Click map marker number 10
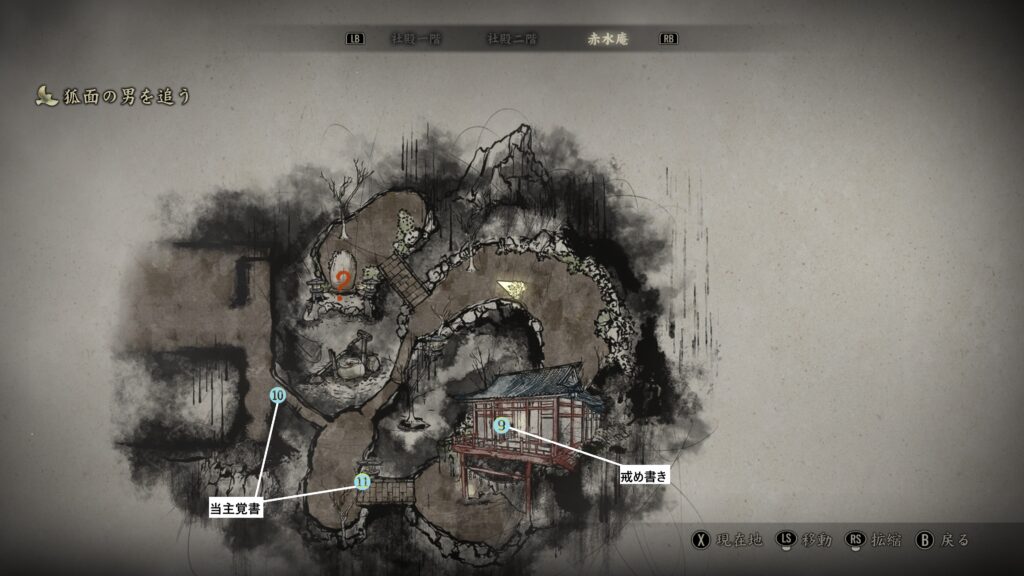The image size is (1024, 576). pos(278,395)
